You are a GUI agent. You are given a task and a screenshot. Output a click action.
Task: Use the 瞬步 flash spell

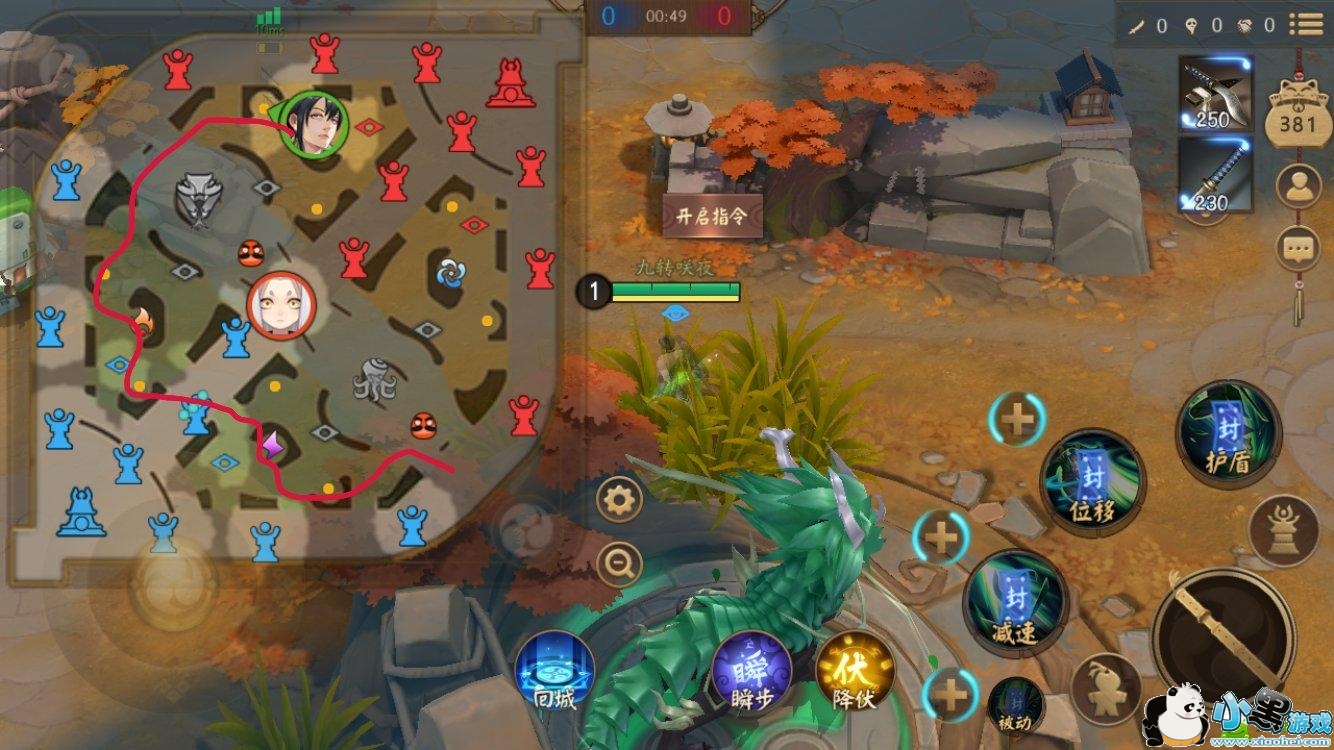click(753, 671)
